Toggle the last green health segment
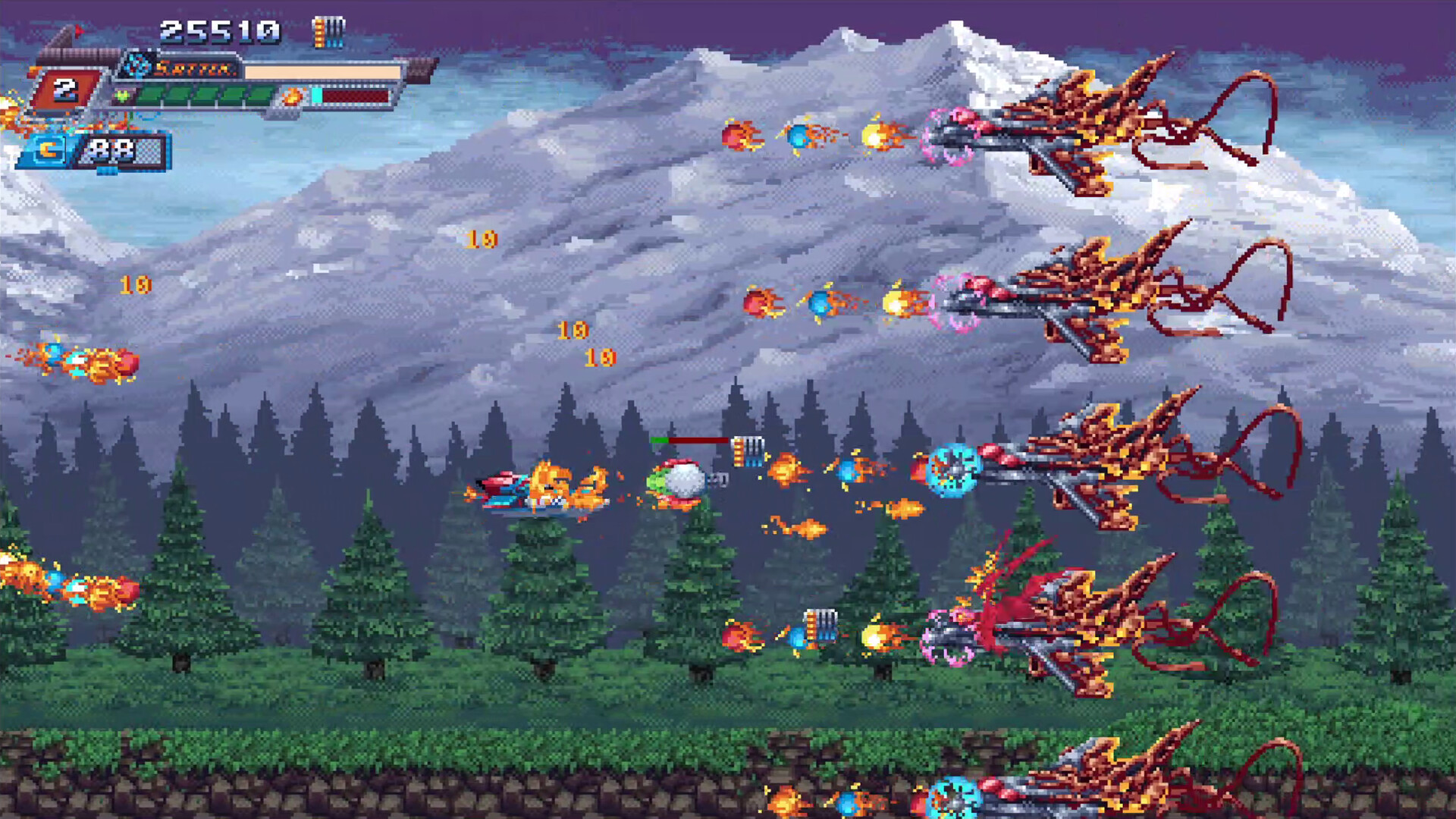1456x819 pixels. pyautogui.click(x=259, y=95)
